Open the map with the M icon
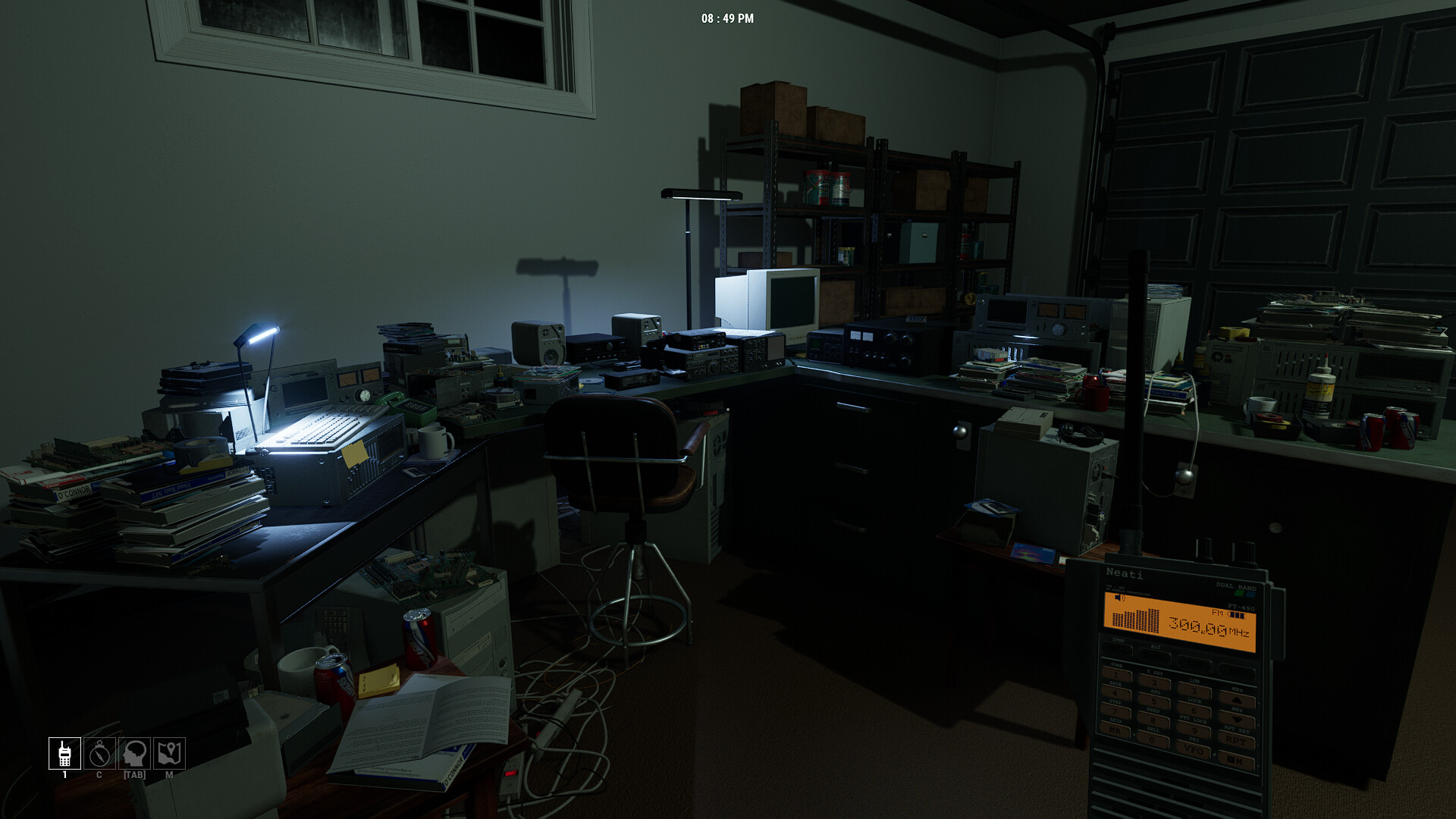 click(x=169, y=753)
